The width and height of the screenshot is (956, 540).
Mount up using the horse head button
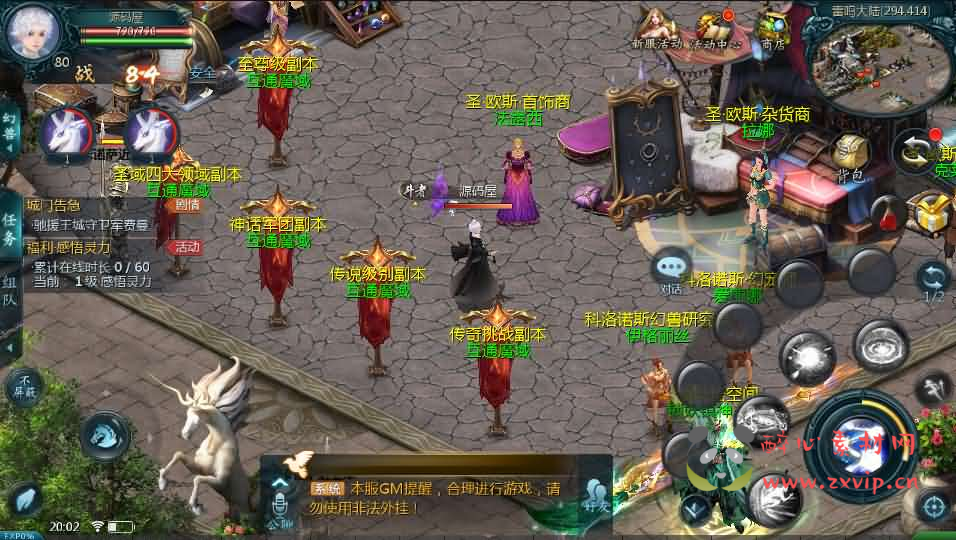[x=104, y=436]
